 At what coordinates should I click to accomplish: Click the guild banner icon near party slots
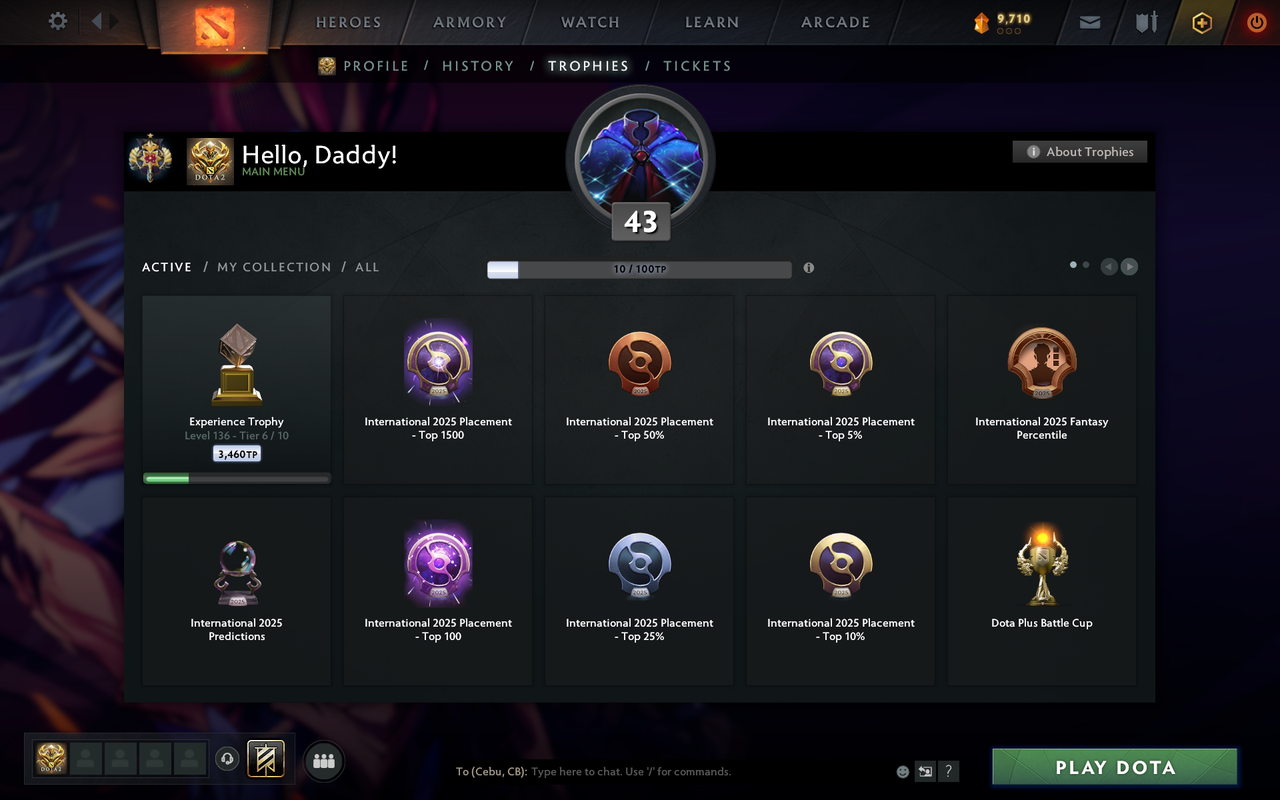[x=265, y=760]
